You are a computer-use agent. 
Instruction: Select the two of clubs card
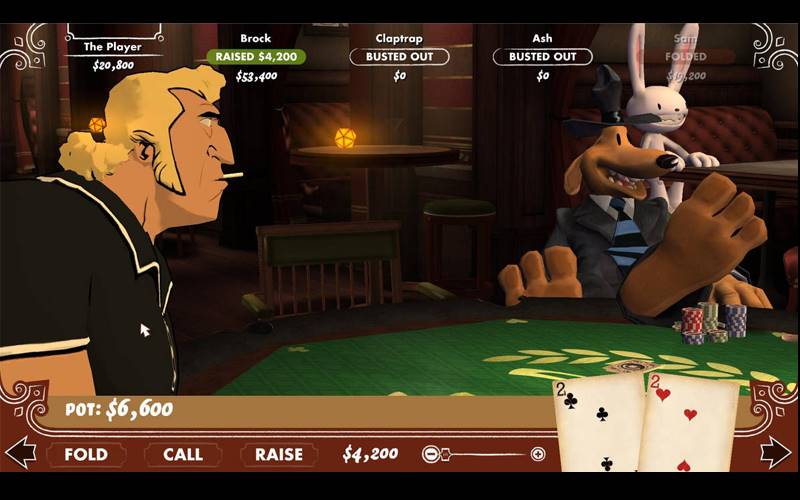point(598,425)
